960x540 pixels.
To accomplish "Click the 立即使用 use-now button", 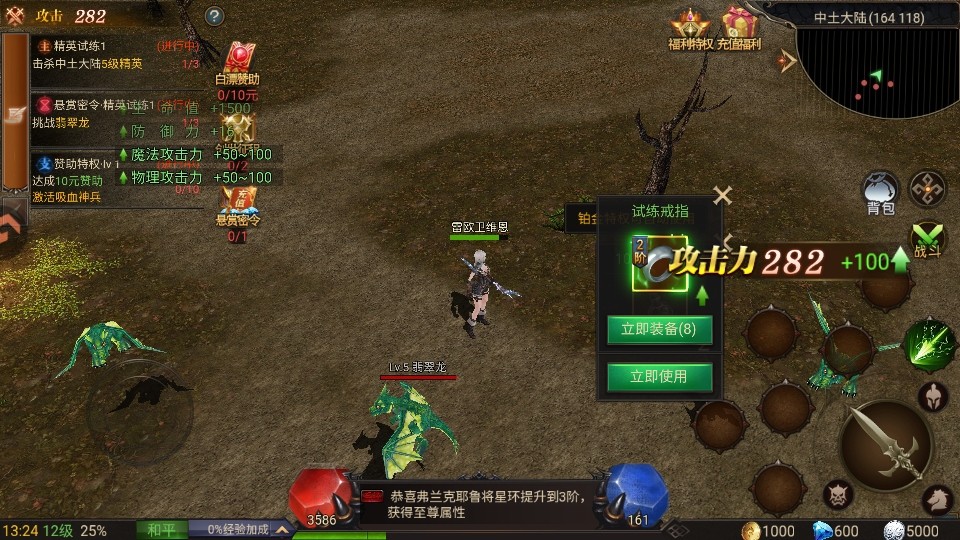I will (659, 377).
